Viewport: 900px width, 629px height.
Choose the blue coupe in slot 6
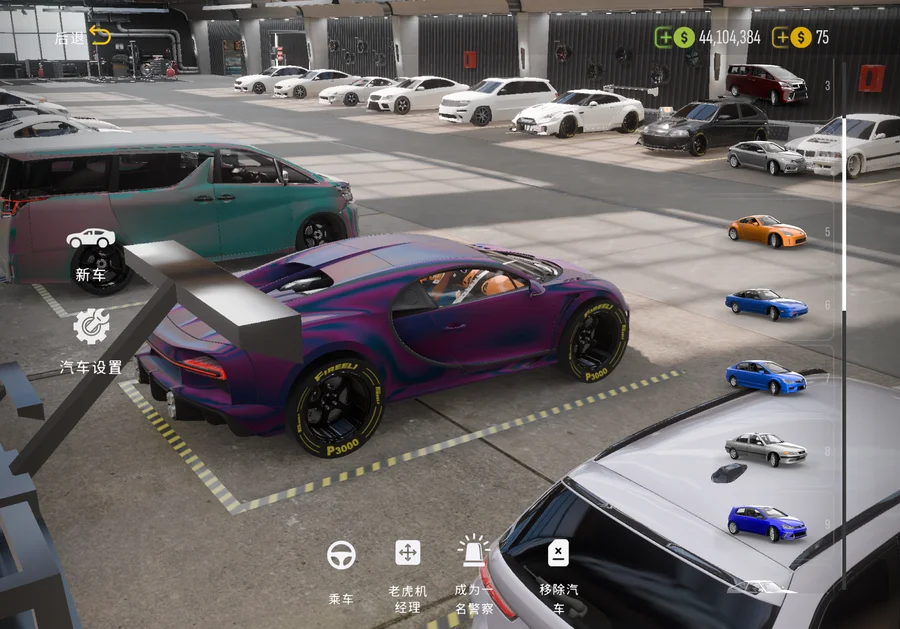pyautogui.click(x=766, y=304)
